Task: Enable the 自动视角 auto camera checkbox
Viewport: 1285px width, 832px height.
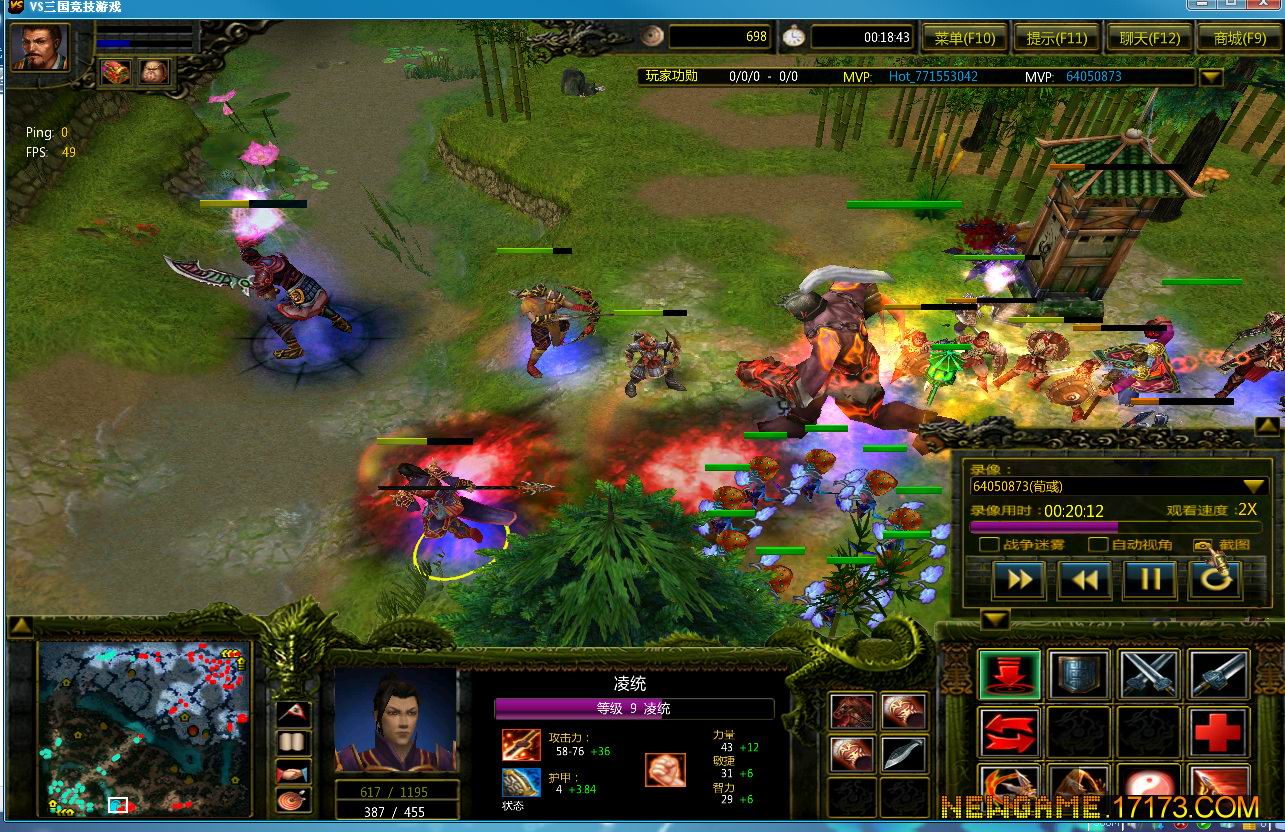Action: (1098, 545)
